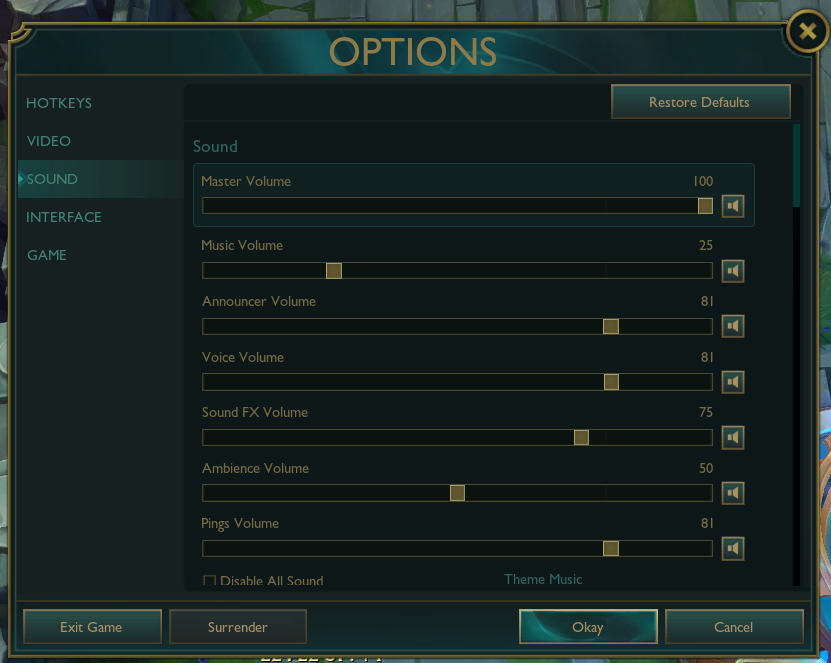Toggle the Music Volume mute button
This screenshot has width=831, height=663.
click(x=733, y=271)
